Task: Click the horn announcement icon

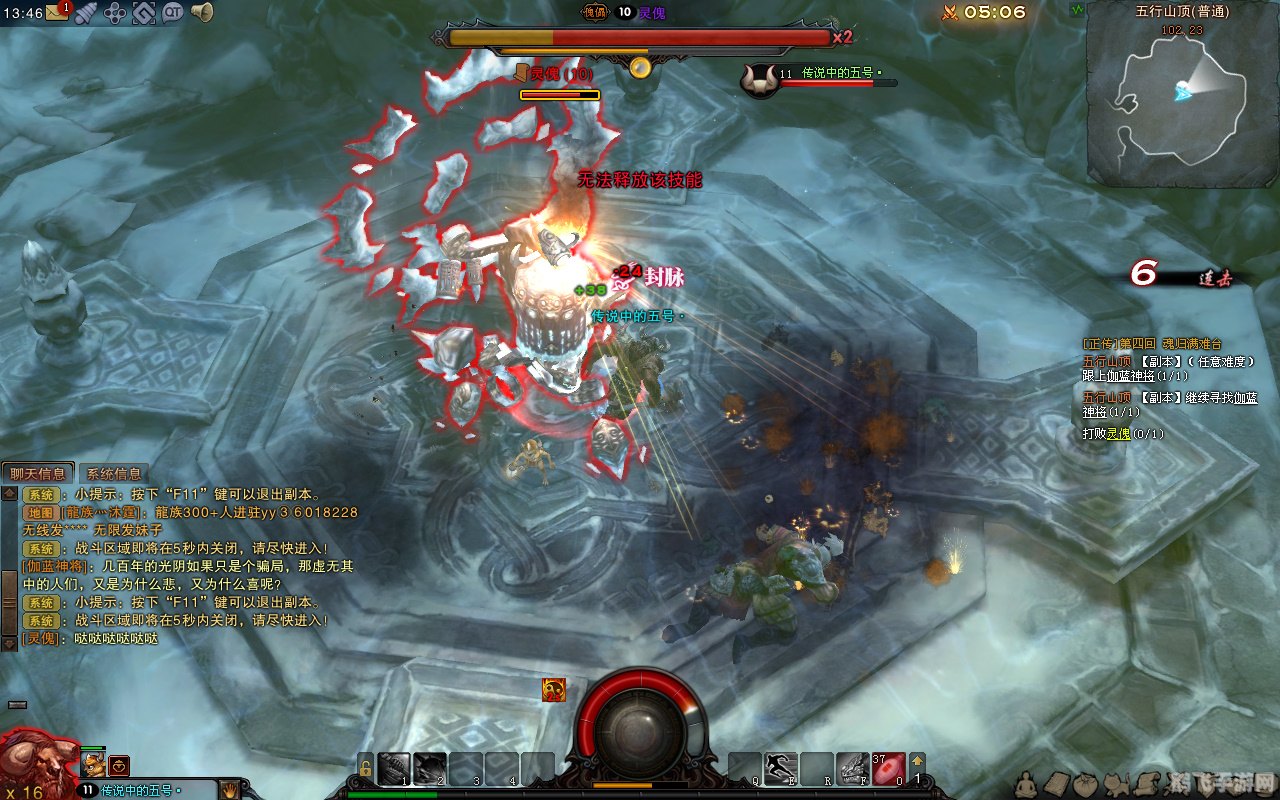Action: (202, 13)
